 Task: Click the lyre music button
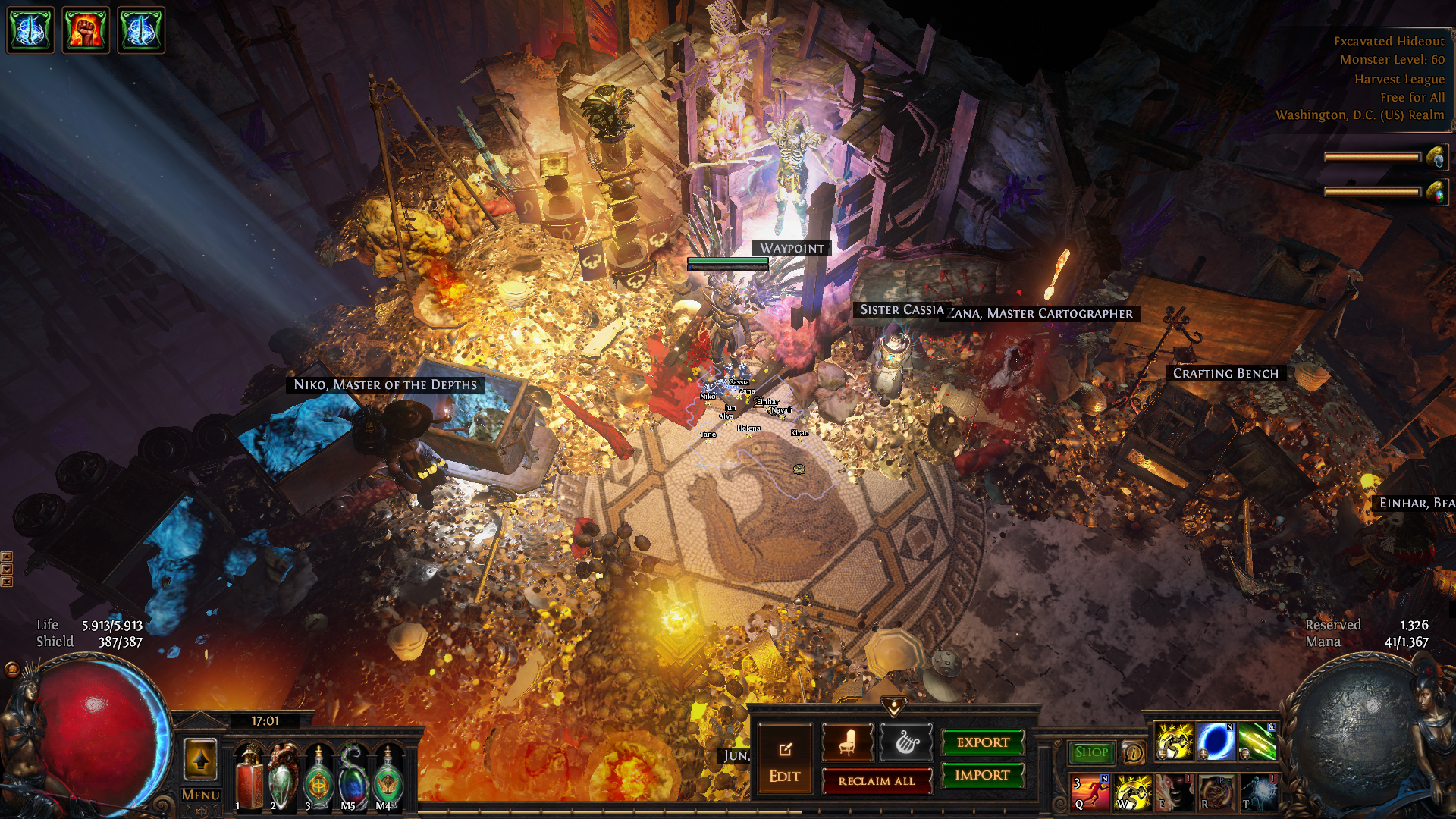905,742
